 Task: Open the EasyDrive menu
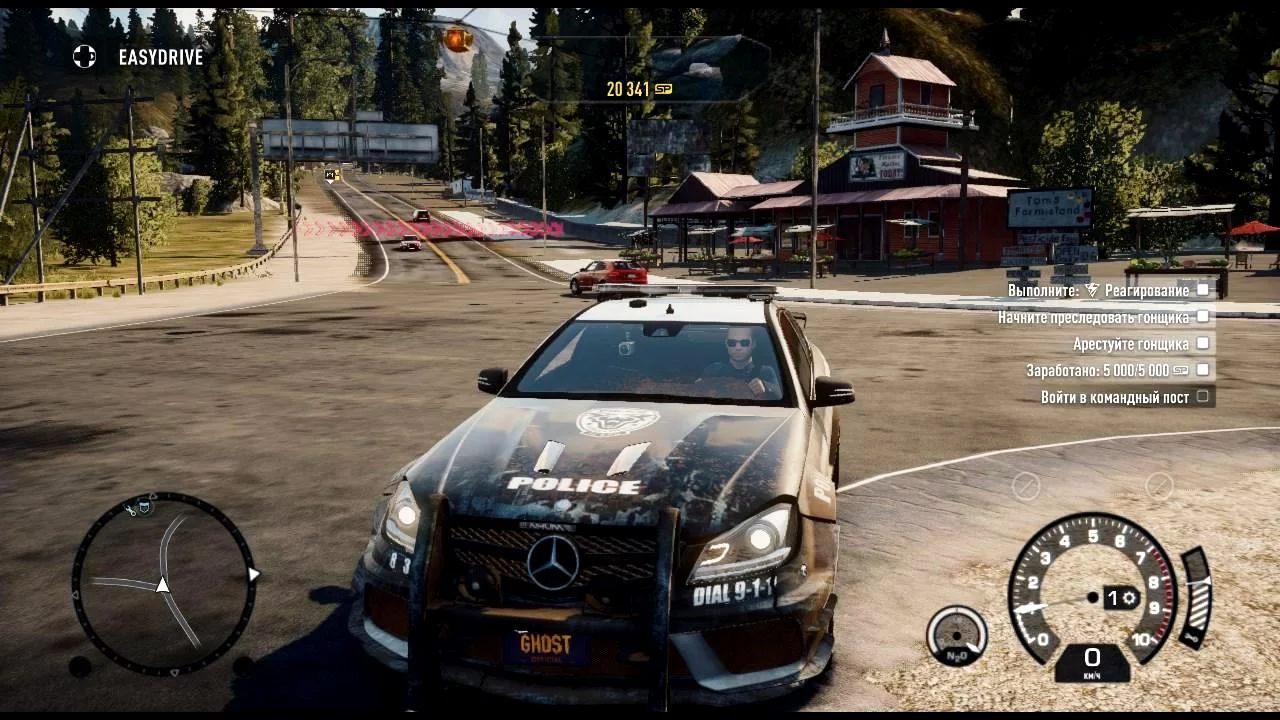tap(139, 57)
